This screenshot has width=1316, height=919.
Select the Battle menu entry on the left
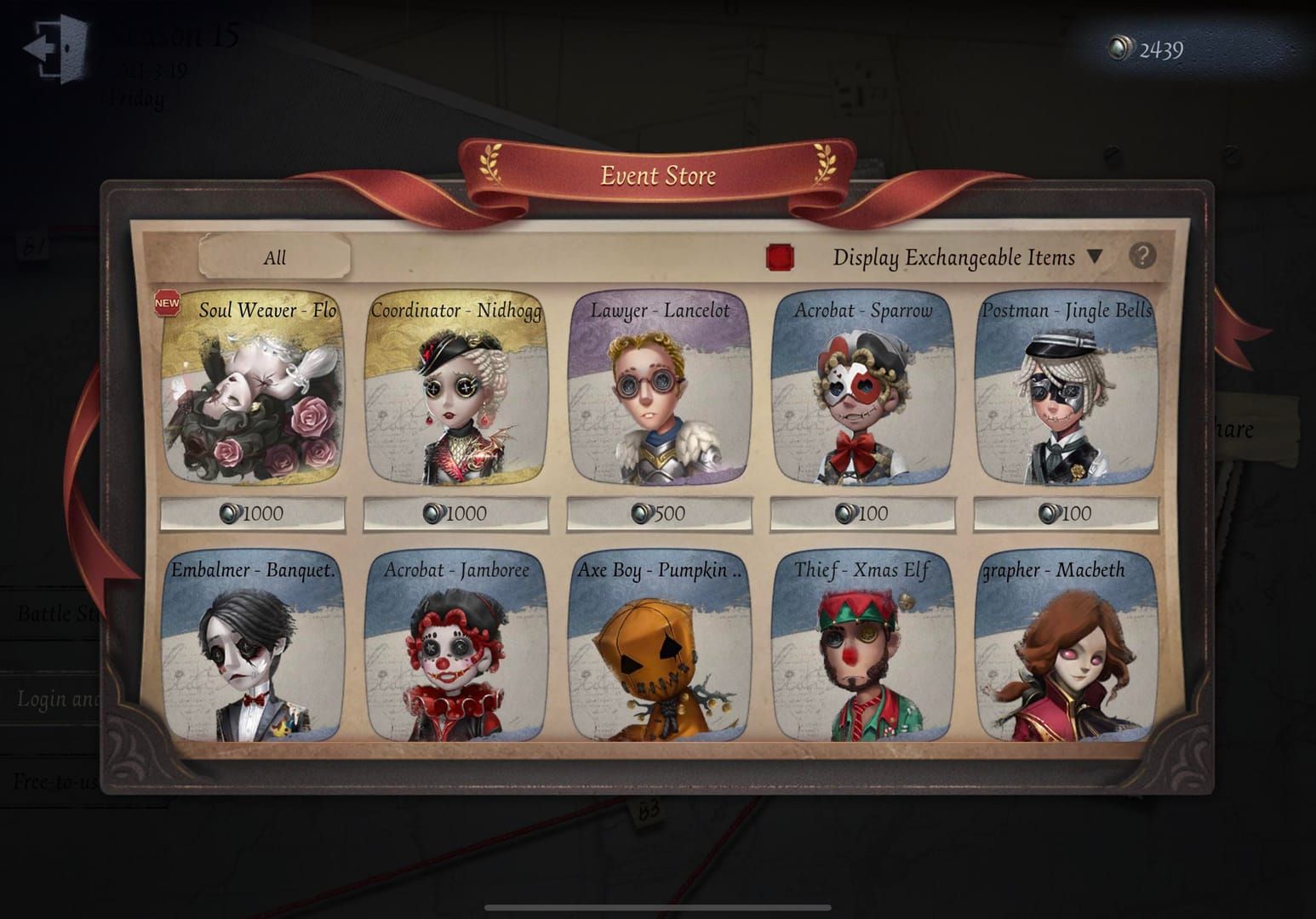click(60, 614)
